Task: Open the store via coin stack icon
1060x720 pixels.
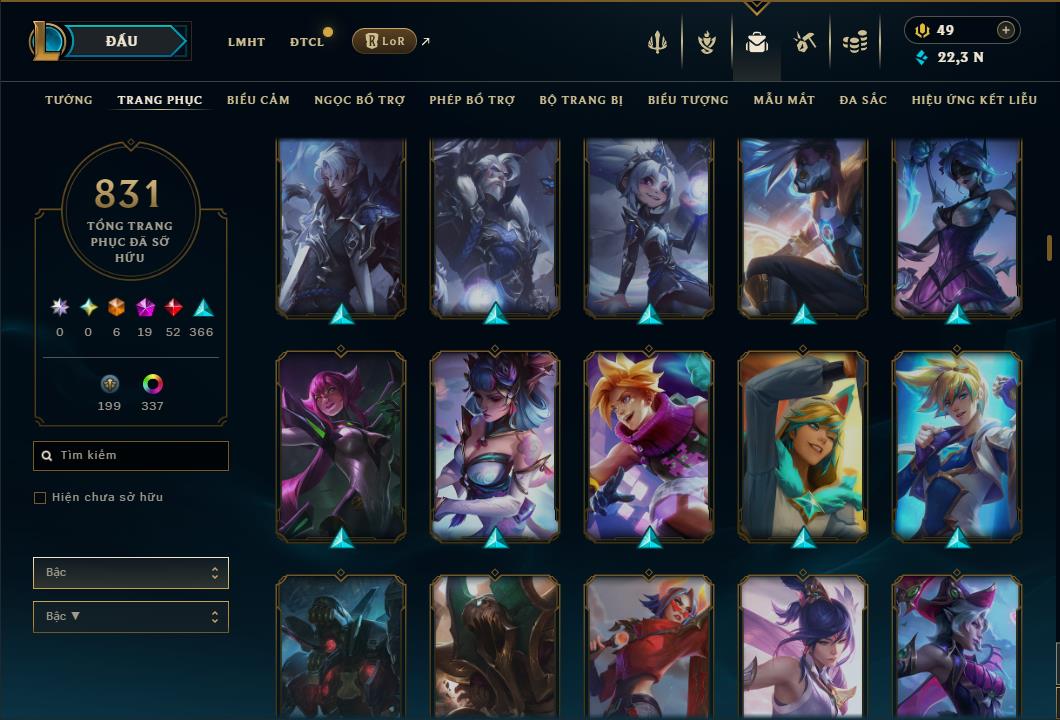Action: (x=854, y=42)
